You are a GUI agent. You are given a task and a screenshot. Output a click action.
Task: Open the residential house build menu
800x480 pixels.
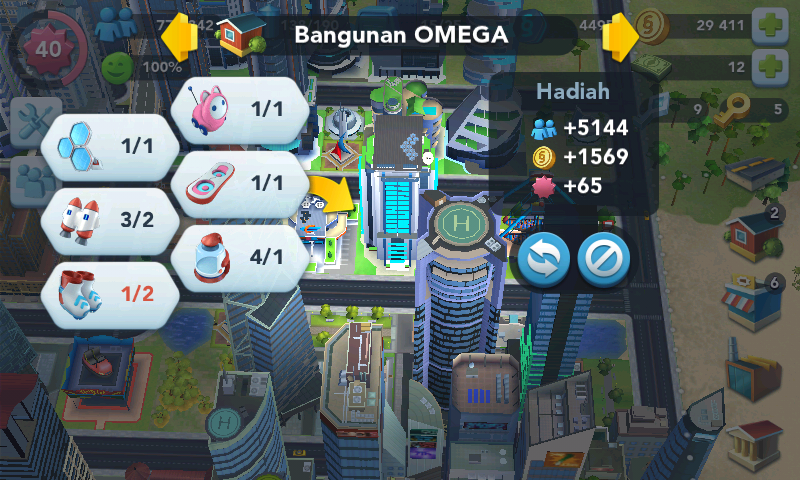752,236
